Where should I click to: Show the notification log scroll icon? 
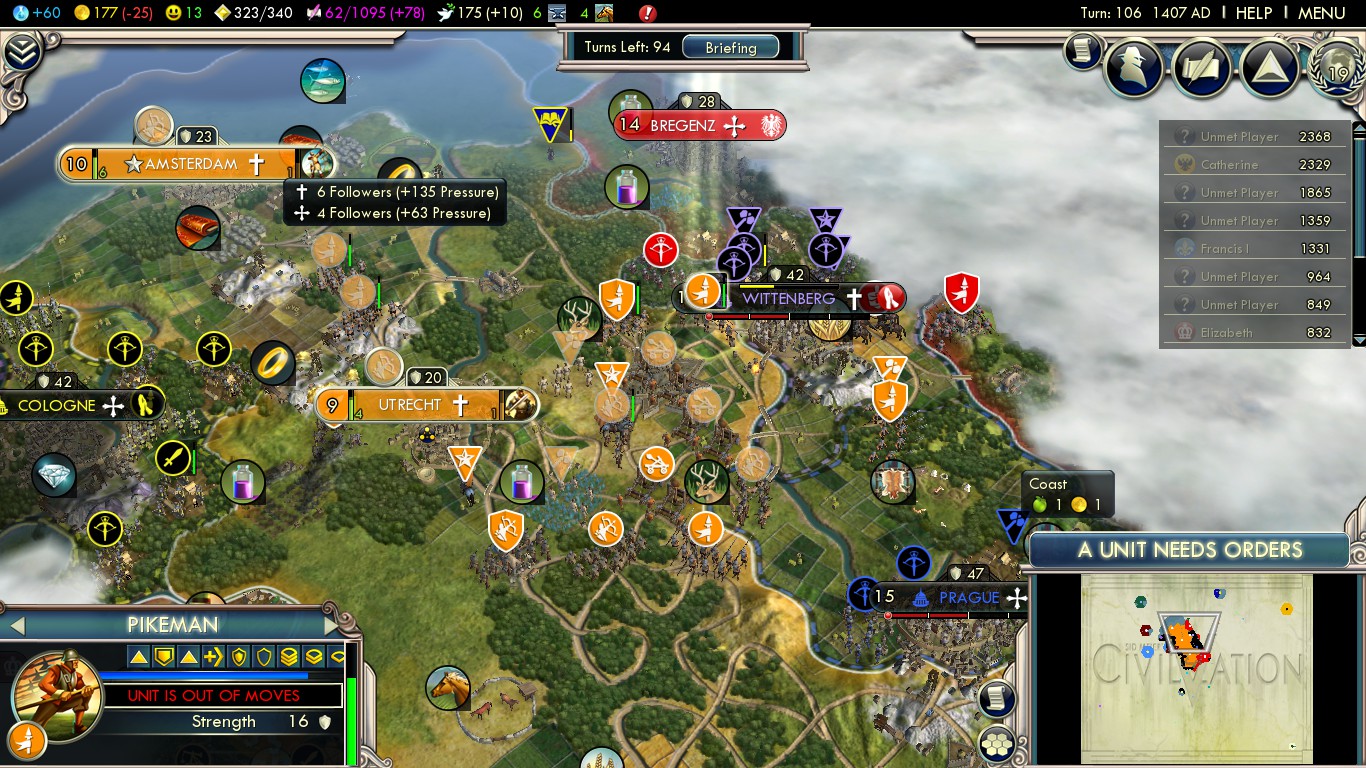pos(1082,50)
